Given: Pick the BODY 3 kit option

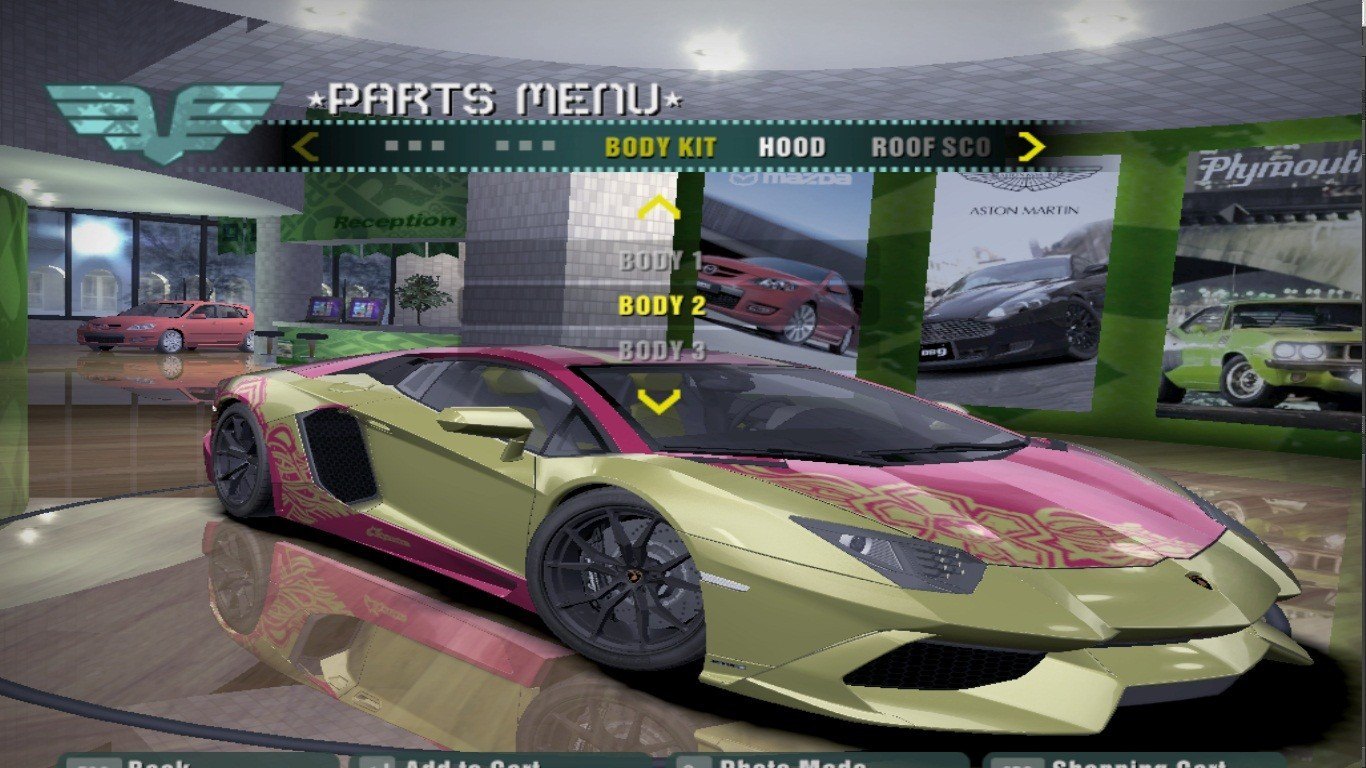Looking at the screenshot, I should (661, 350).
